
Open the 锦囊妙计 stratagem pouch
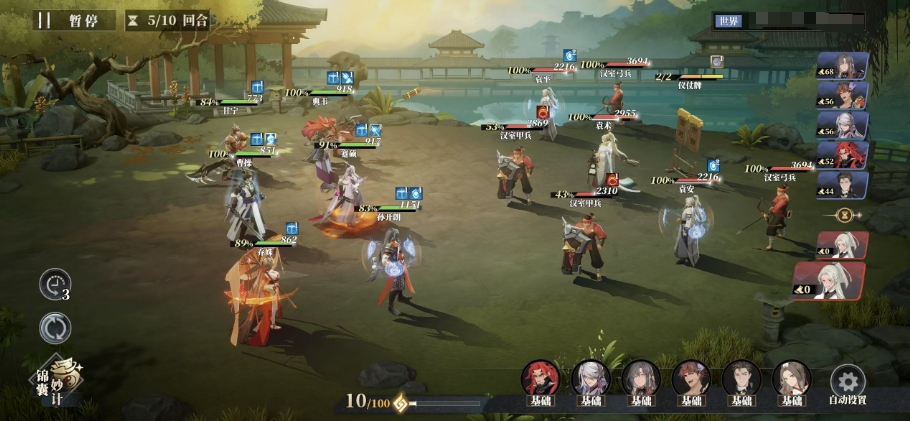click(x=56, y=378)
